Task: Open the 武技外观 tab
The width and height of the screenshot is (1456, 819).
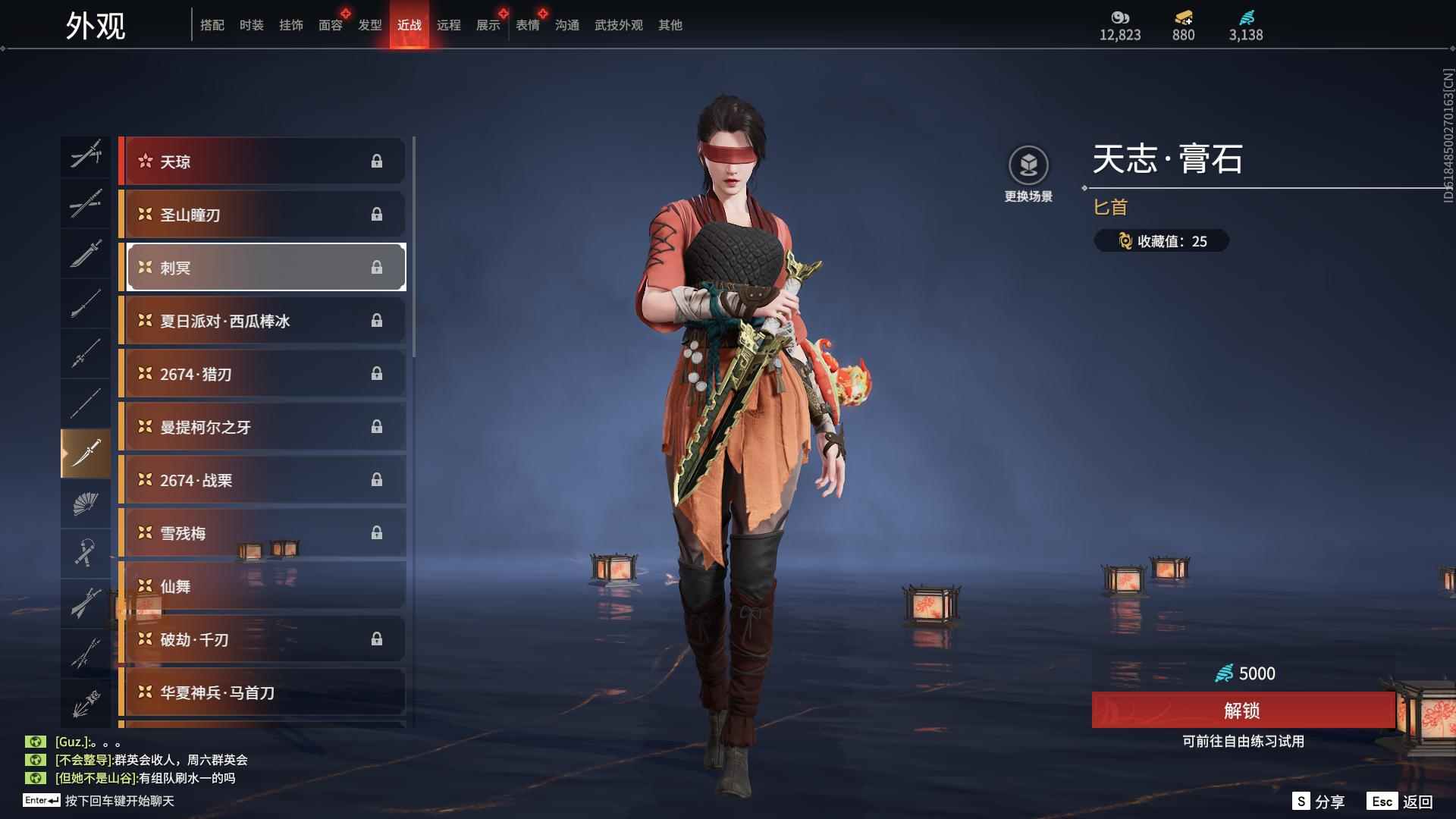Action: click(x=618, y=25)
